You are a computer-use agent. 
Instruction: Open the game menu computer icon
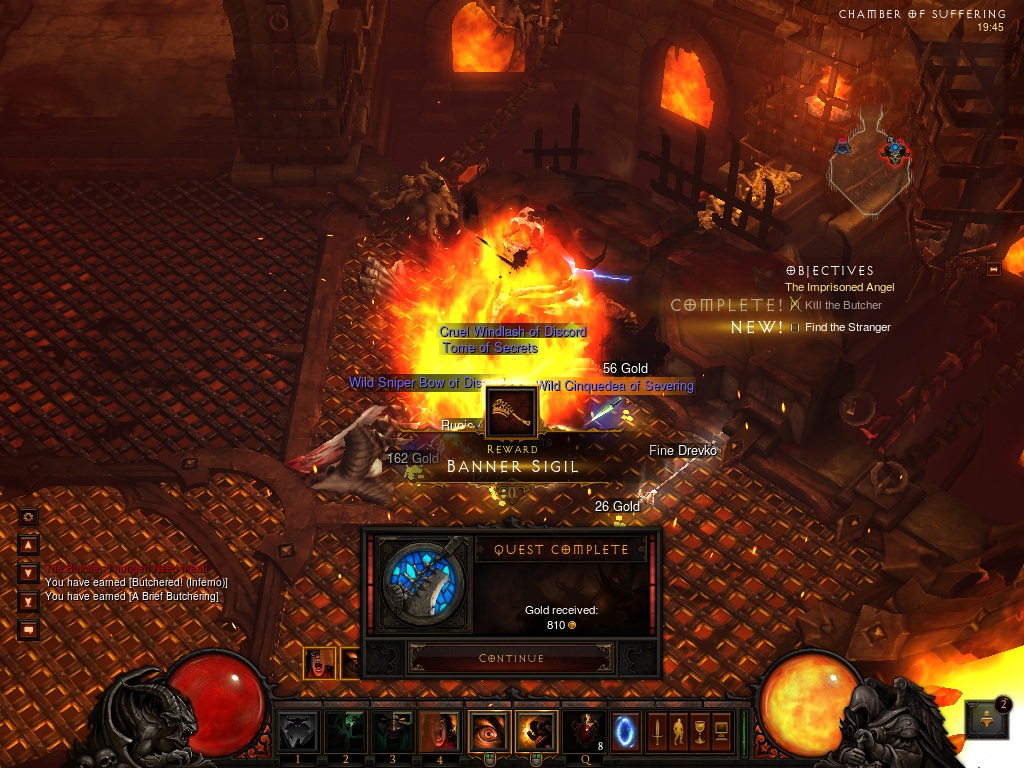click(721, 732)
